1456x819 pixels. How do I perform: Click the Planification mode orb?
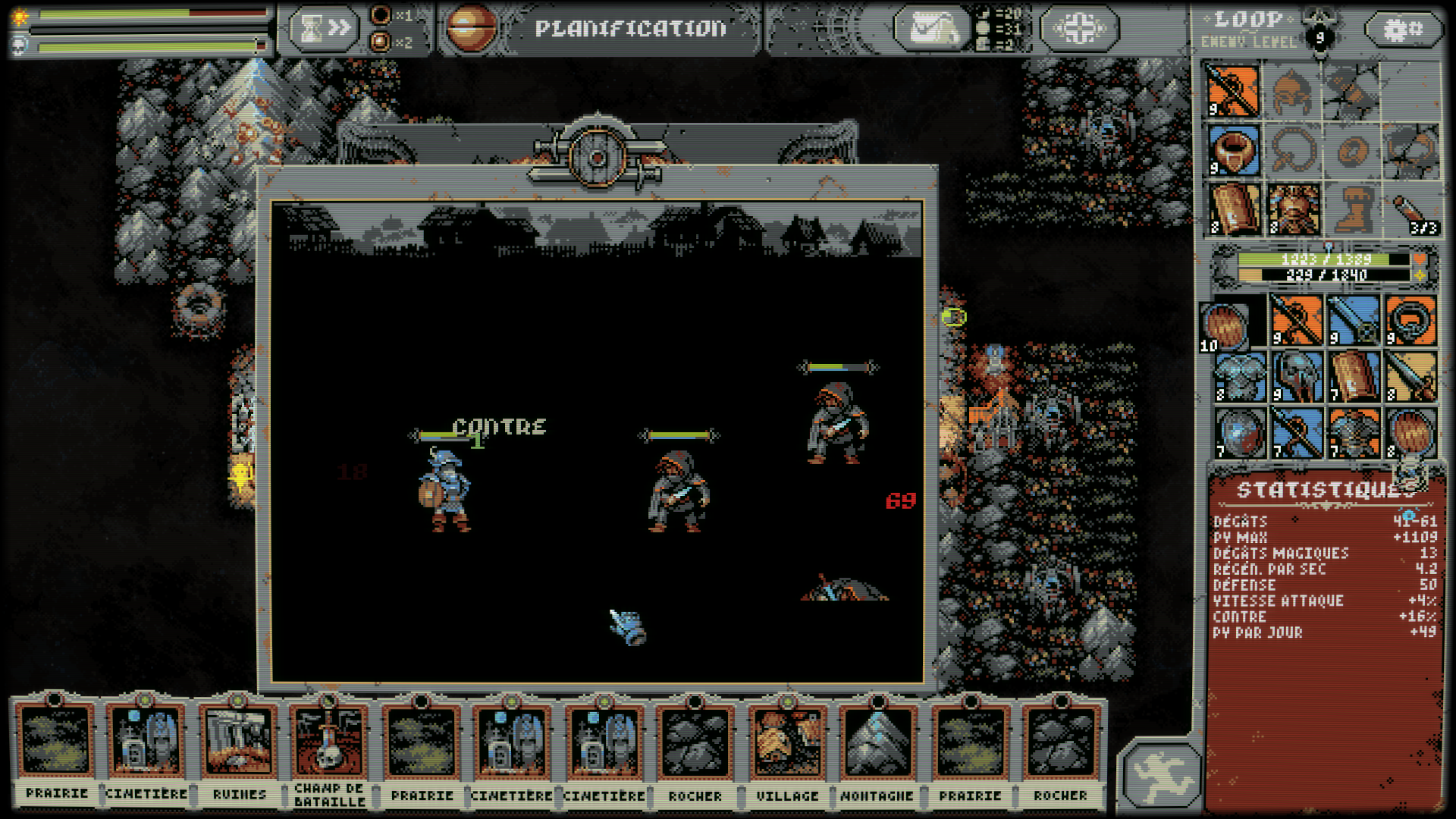(471, 29)
